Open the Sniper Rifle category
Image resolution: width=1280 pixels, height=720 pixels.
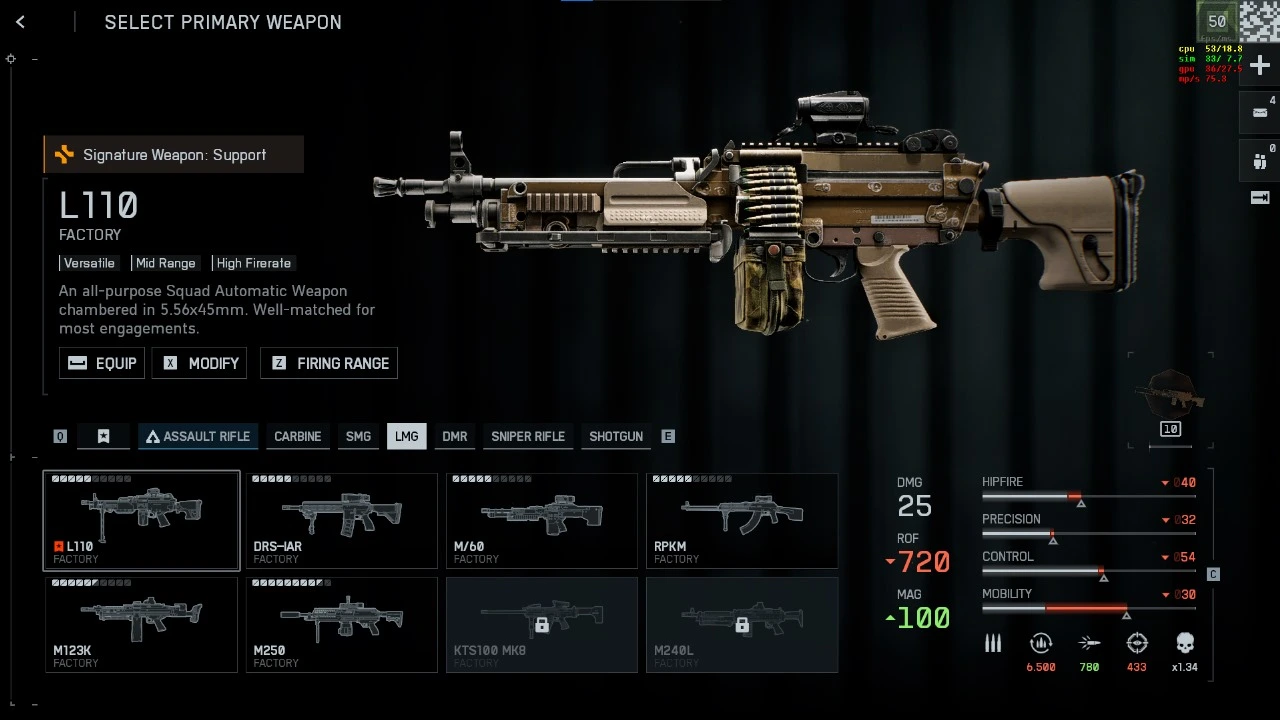(x=528, y=436)
